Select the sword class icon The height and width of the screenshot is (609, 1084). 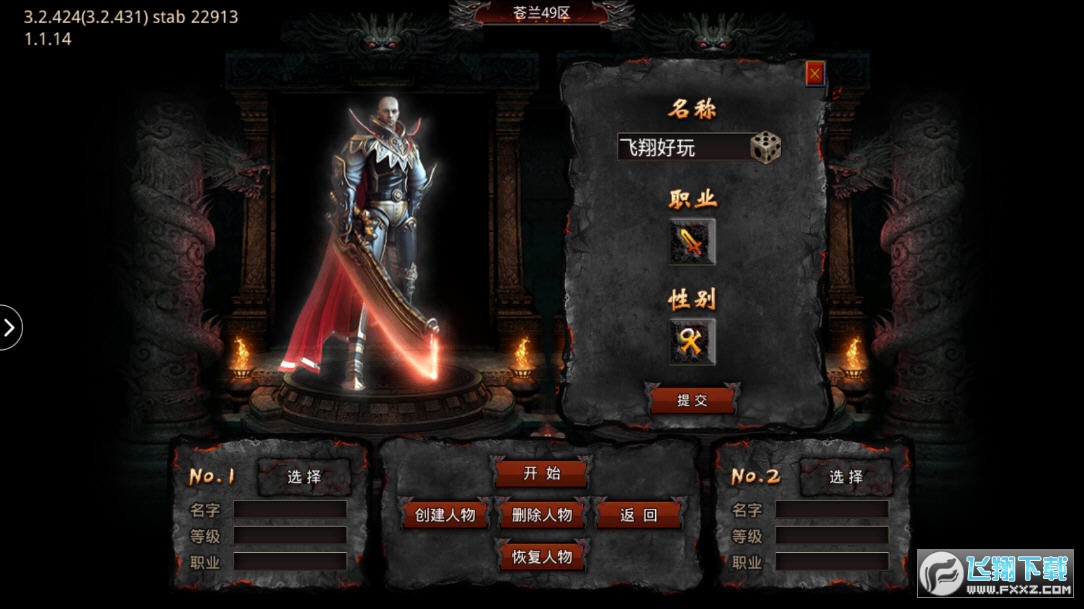pos(692,242)
